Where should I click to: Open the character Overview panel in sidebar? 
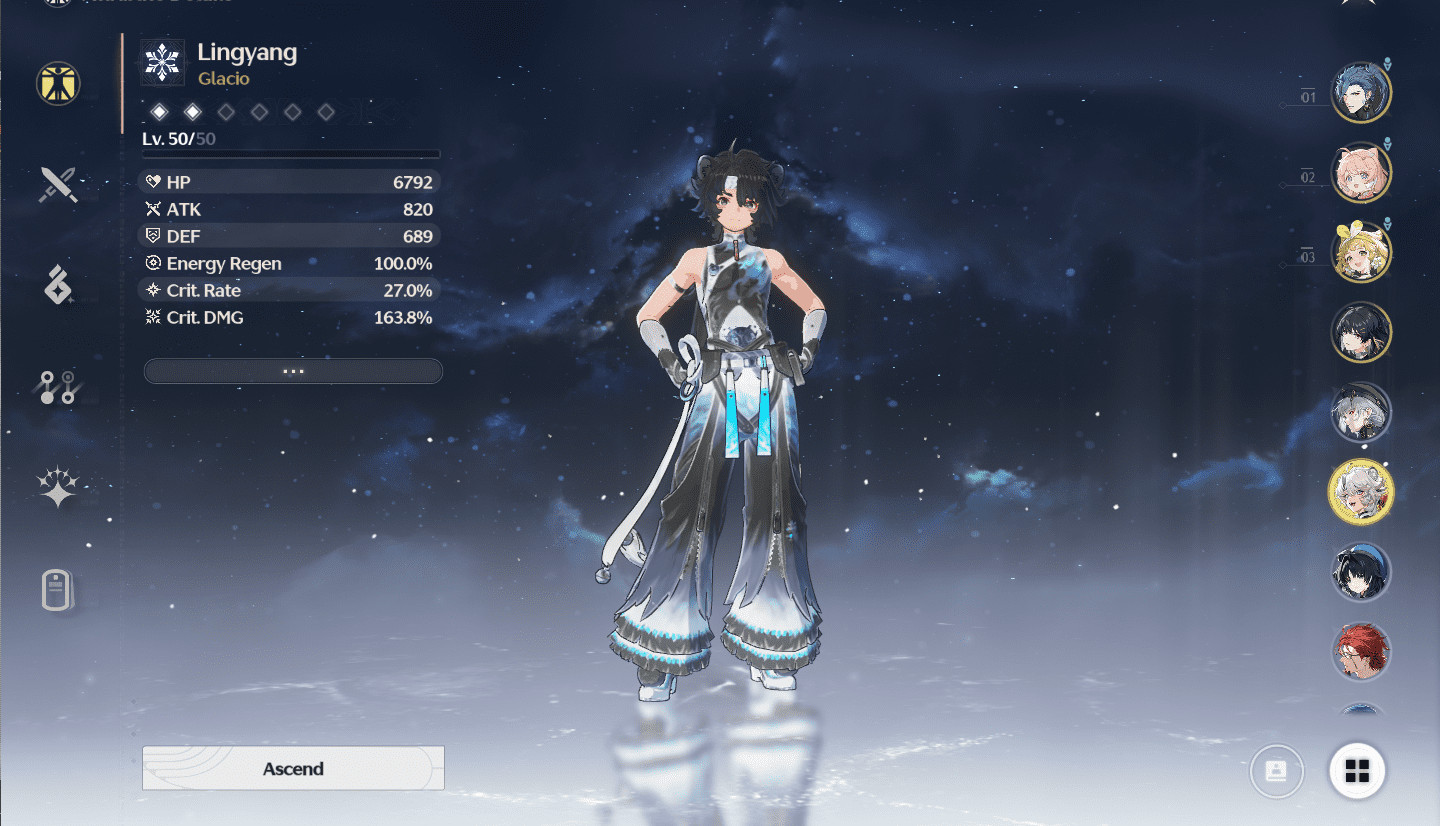(x=57, y=84)
